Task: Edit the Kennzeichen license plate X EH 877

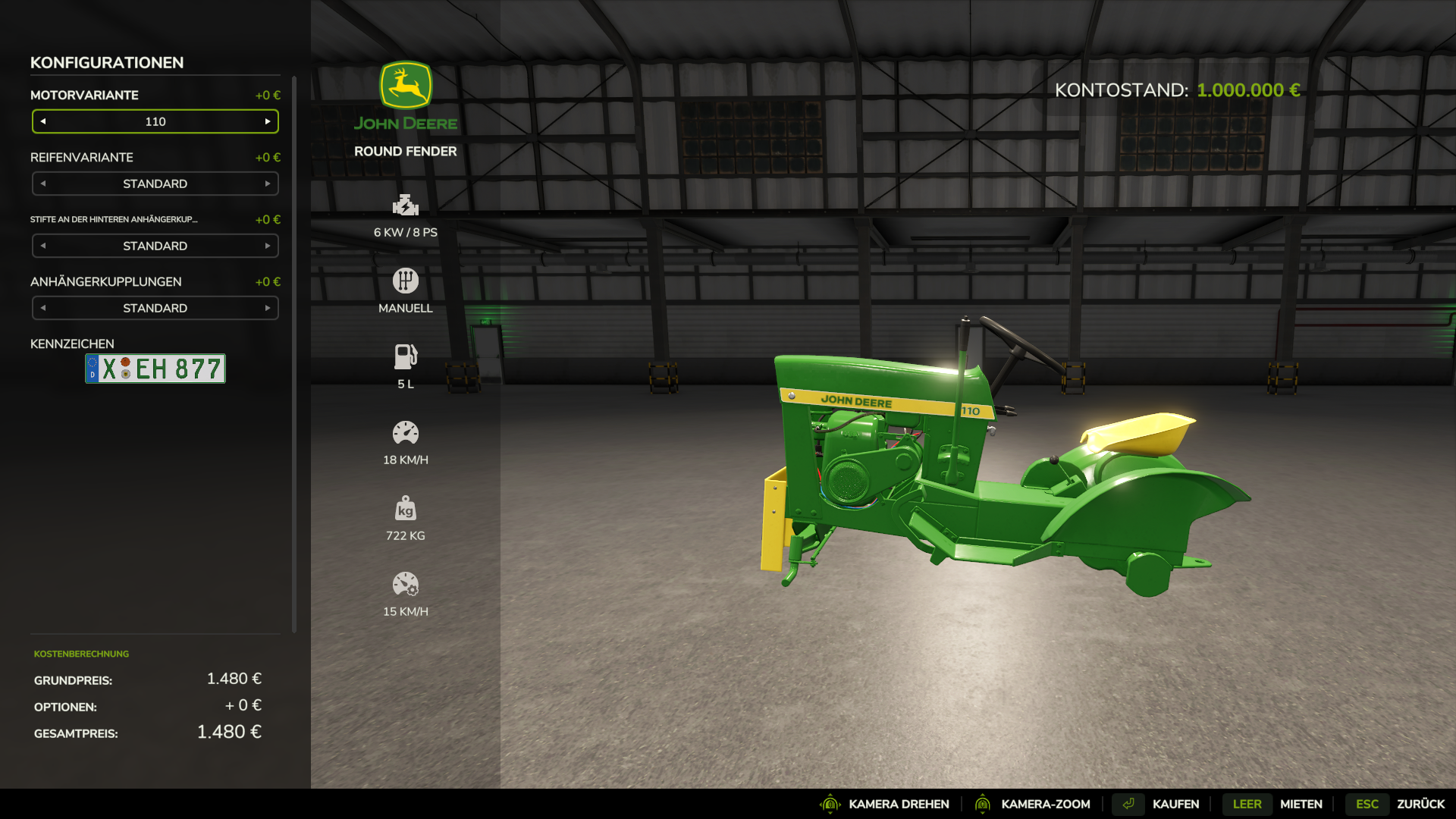Action: (x=155, y=369)
